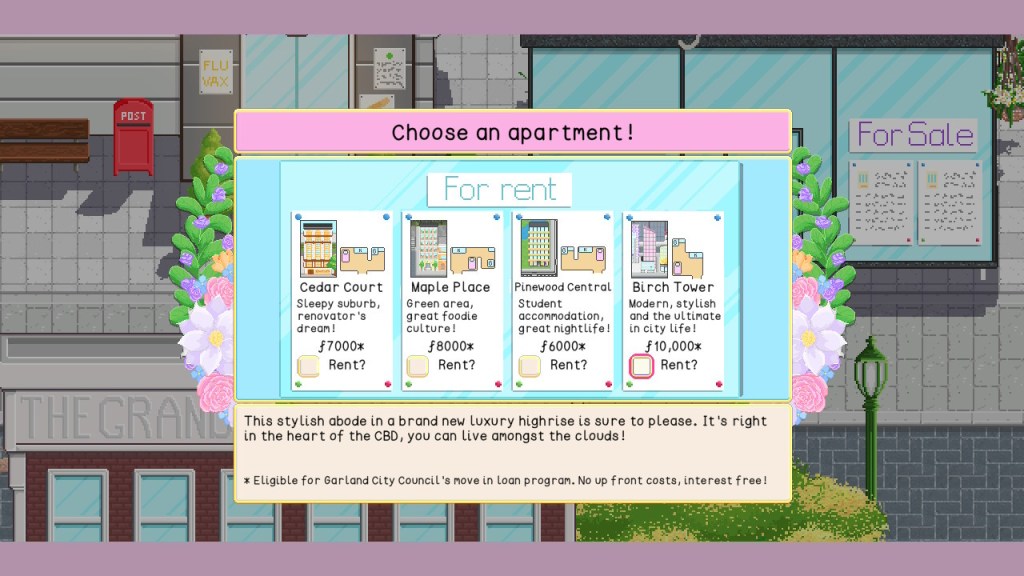Tick the Rent checkbox for Pinewood Central
The image size is (1024, 576).
530,366
